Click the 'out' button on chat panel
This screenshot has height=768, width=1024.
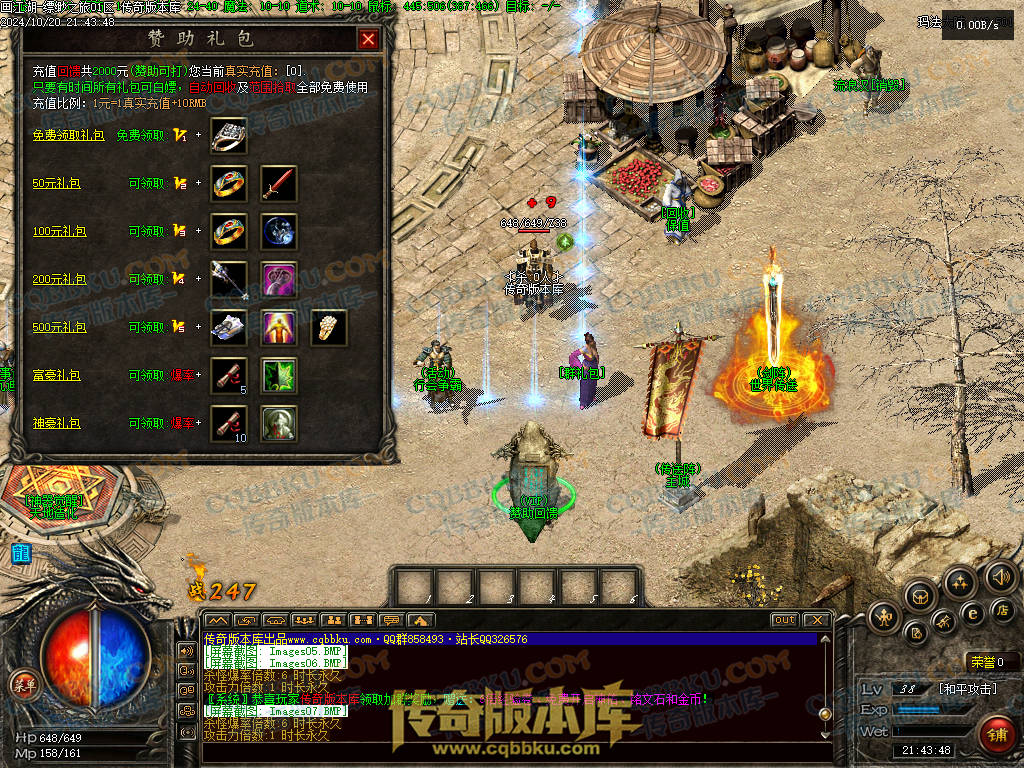784,620
